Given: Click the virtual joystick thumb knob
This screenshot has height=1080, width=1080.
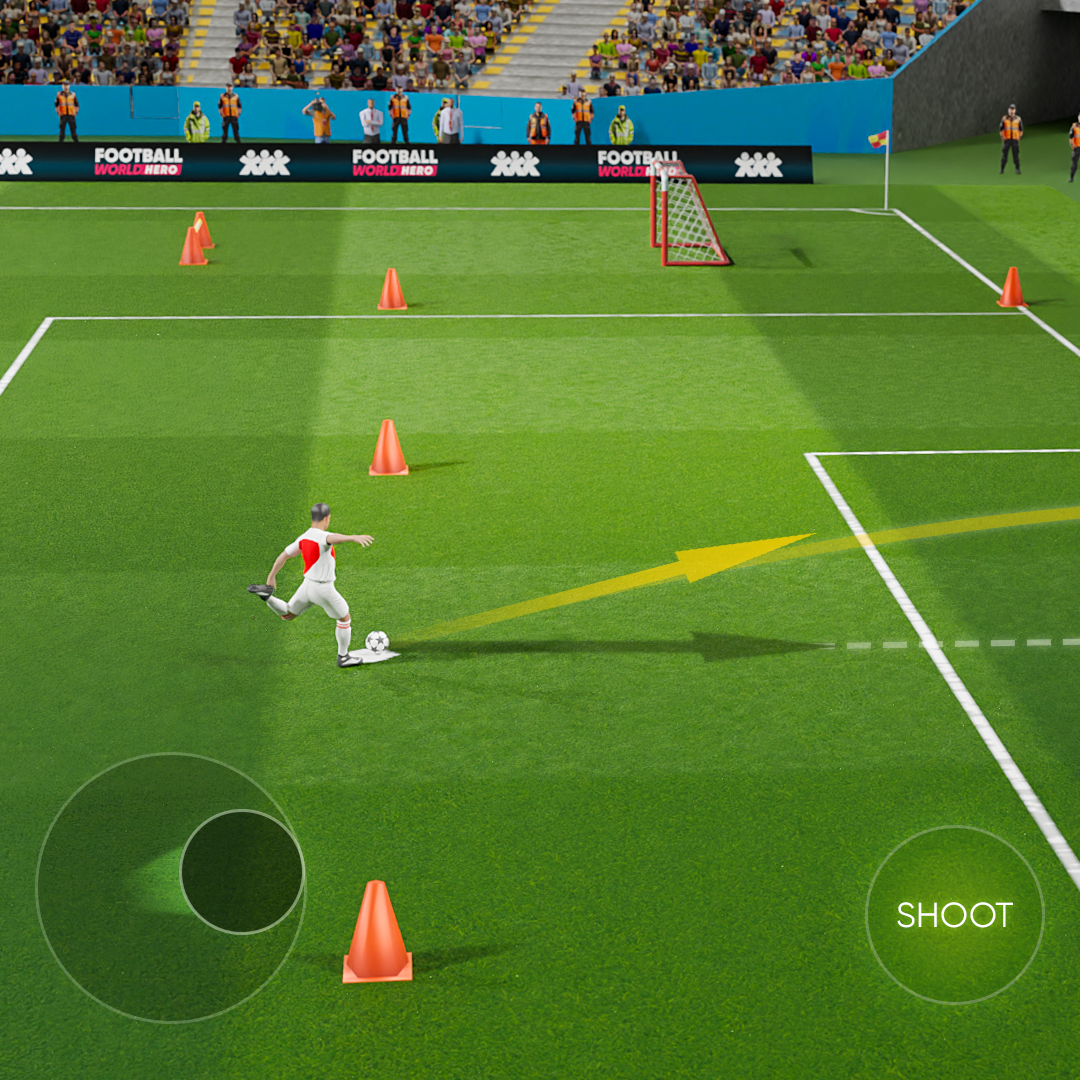Looking at the screenshot, I should pyautogui.click(x=242, y=871).
